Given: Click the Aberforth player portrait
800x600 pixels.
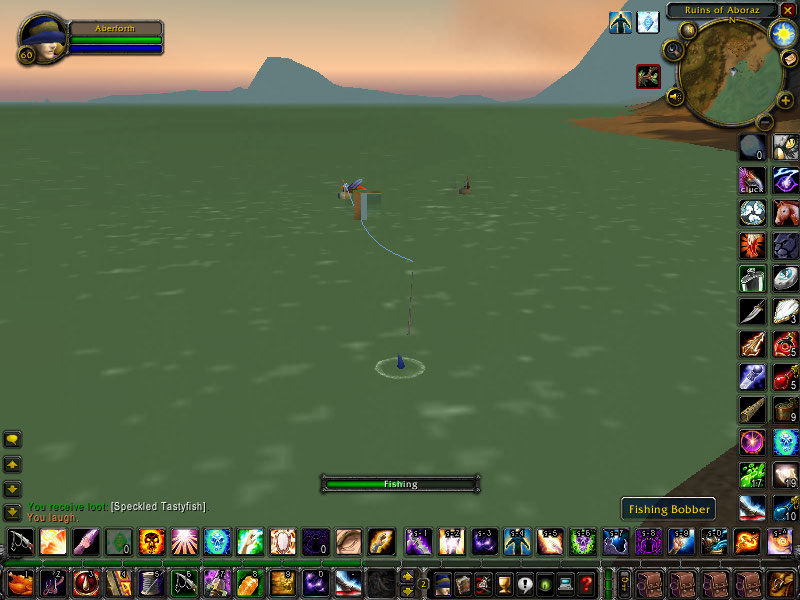Looking at the screenshot, I should pos(42,38).
